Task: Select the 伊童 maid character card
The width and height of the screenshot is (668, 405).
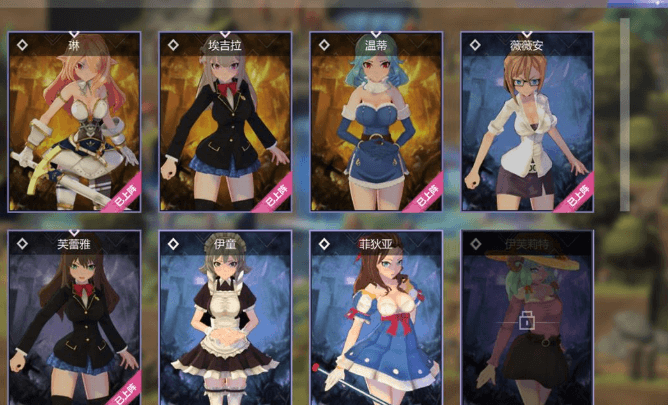Action: pyautogui.click(x=225, y=318)
